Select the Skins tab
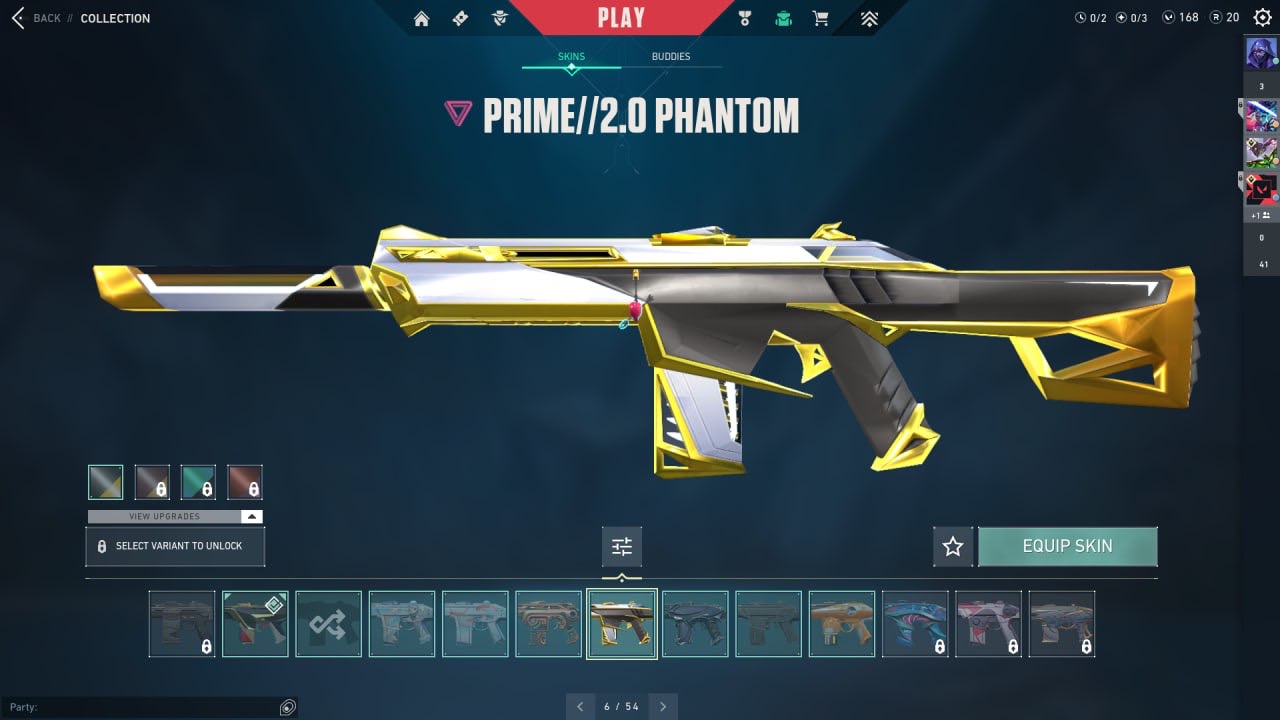The width and height of the screenshot is (1280, 720). (571, 57)
